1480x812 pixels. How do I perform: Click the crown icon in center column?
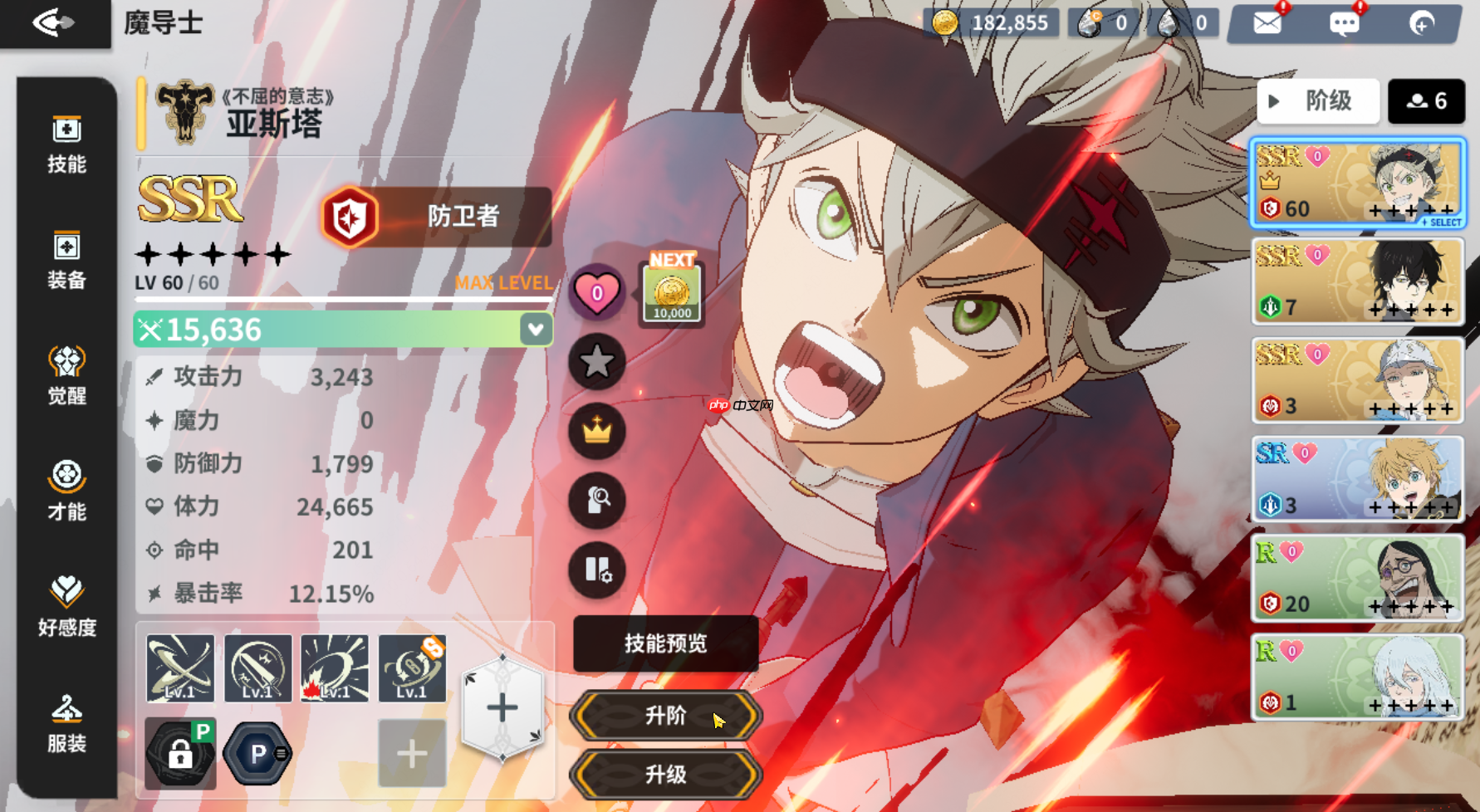[x=596, y=433]
